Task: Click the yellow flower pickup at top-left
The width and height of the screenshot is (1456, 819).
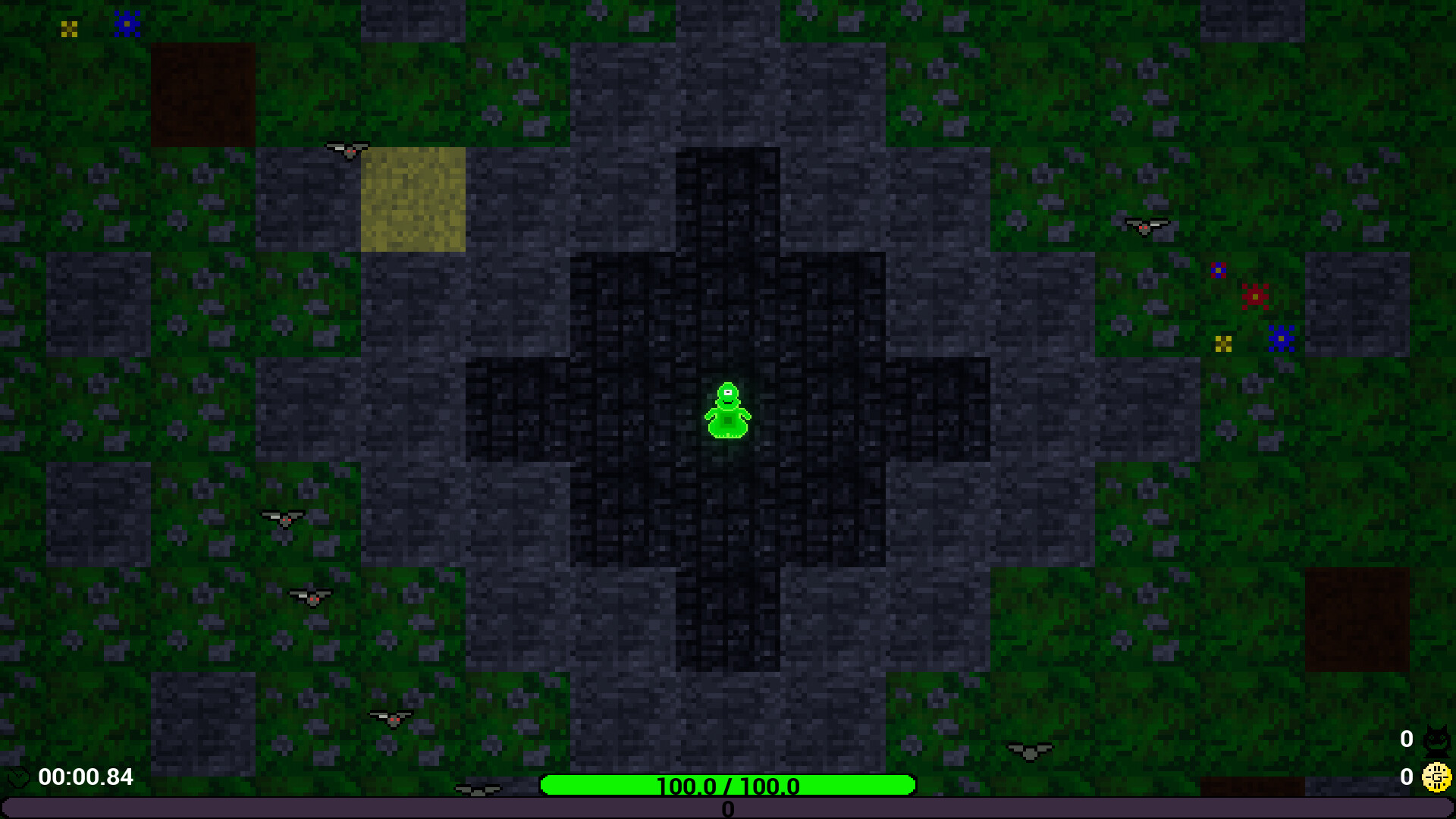Action: pyautogui.click(x=70, y=27)
